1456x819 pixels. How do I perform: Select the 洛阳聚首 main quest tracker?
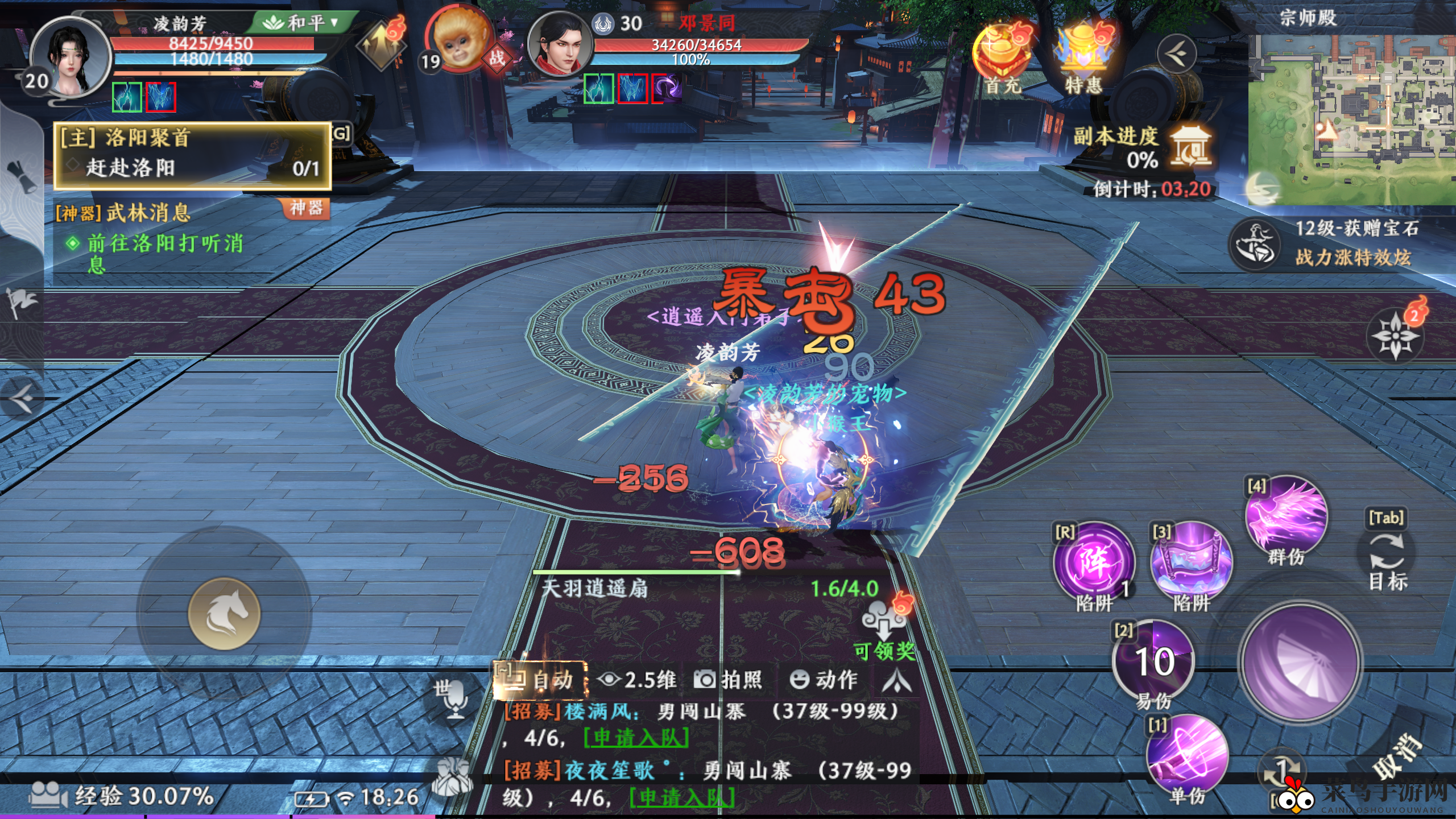click(192, 155)
